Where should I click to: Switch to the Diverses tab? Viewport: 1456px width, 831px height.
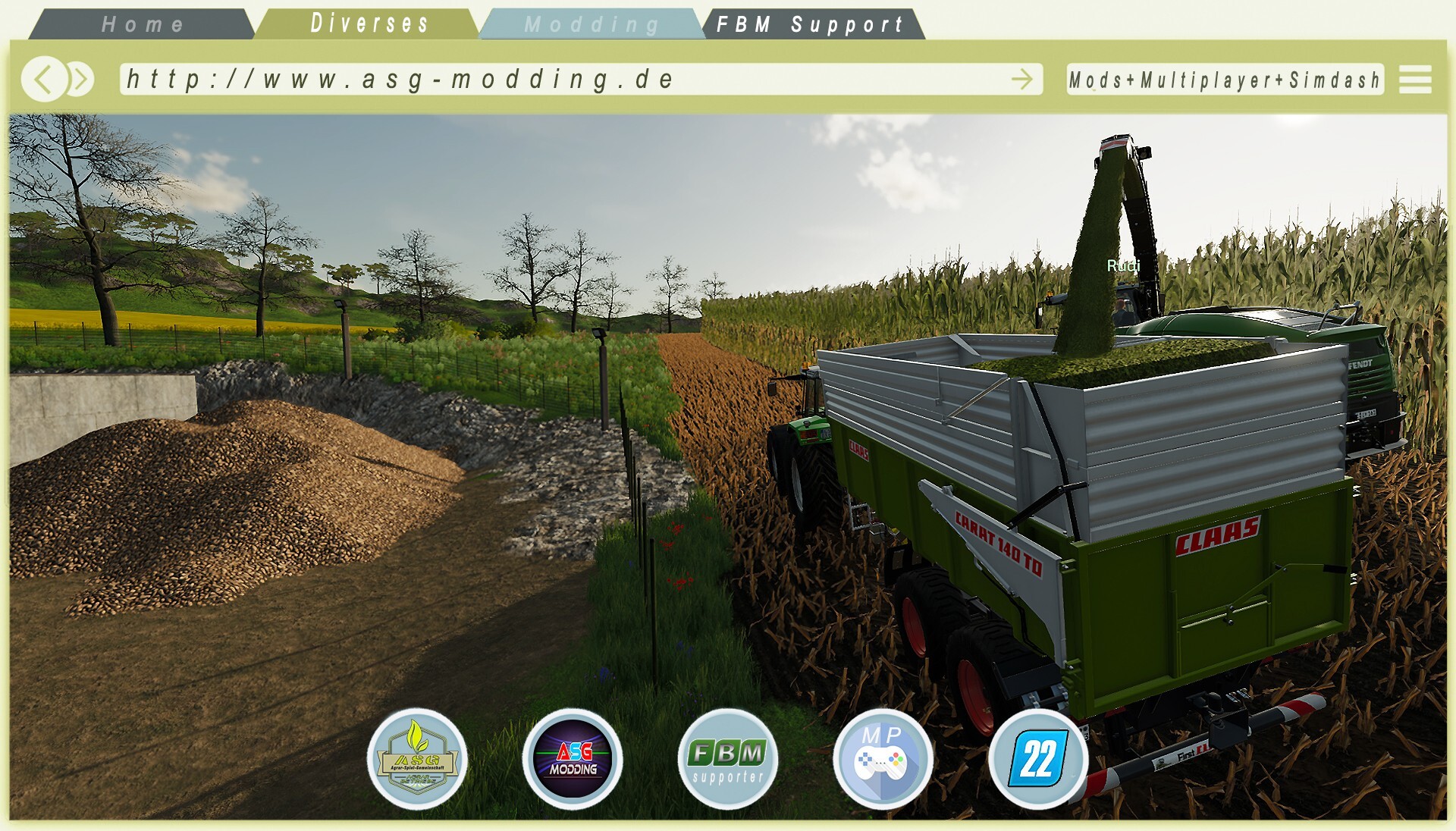[x=369, y=24]
